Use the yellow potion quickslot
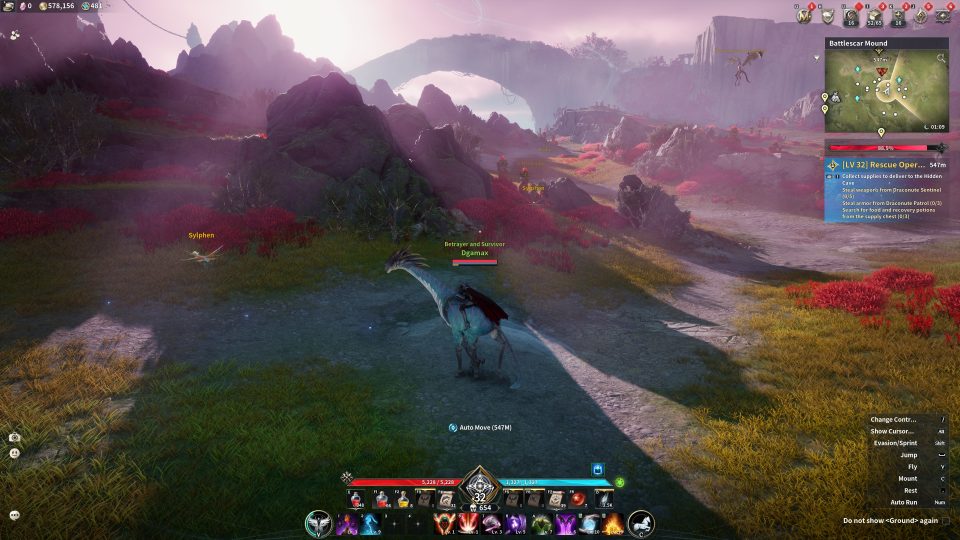 pos(401,500)
